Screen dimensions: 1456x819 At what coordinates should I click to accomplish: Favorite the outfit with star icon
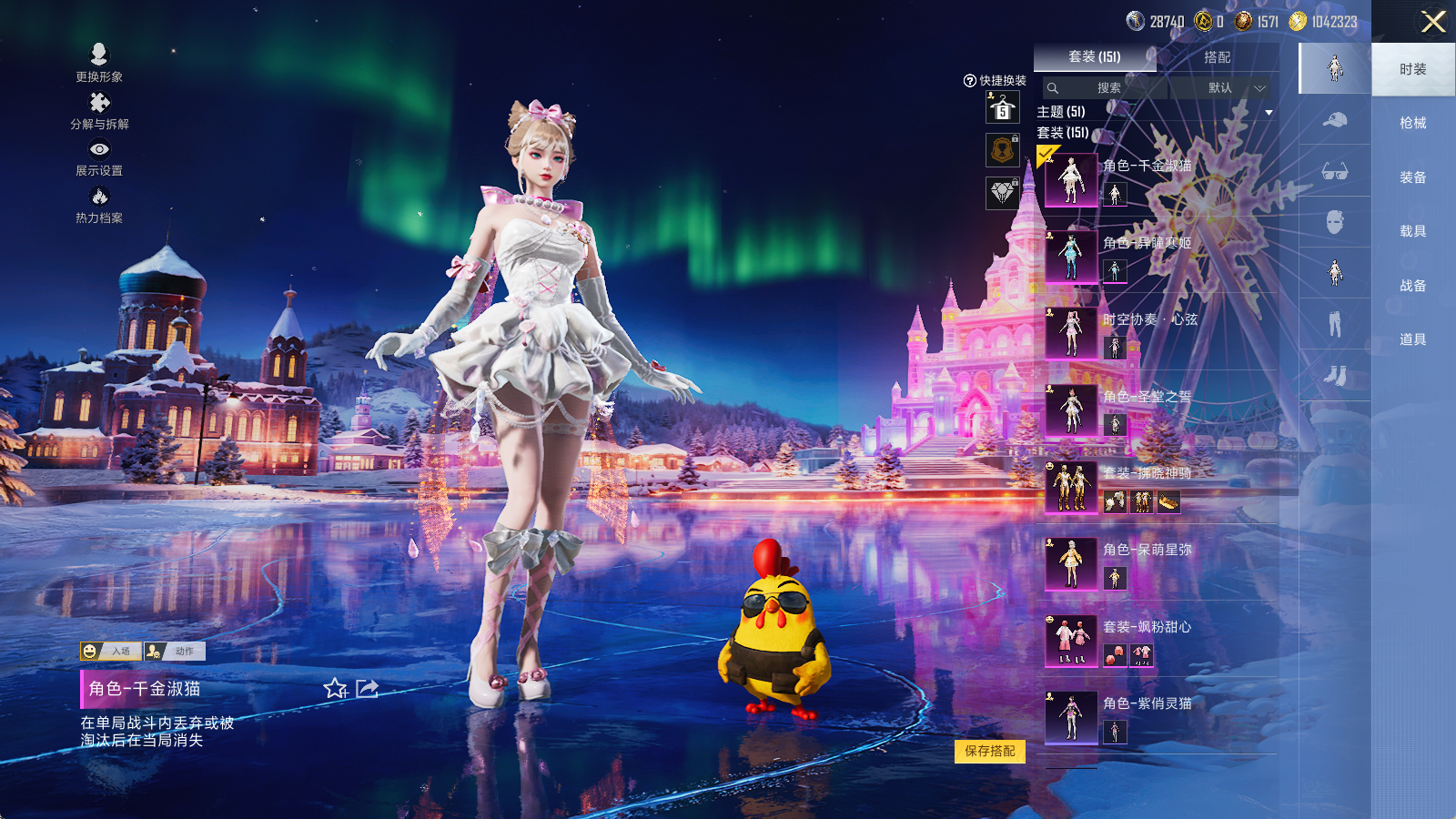pos(335,689)
